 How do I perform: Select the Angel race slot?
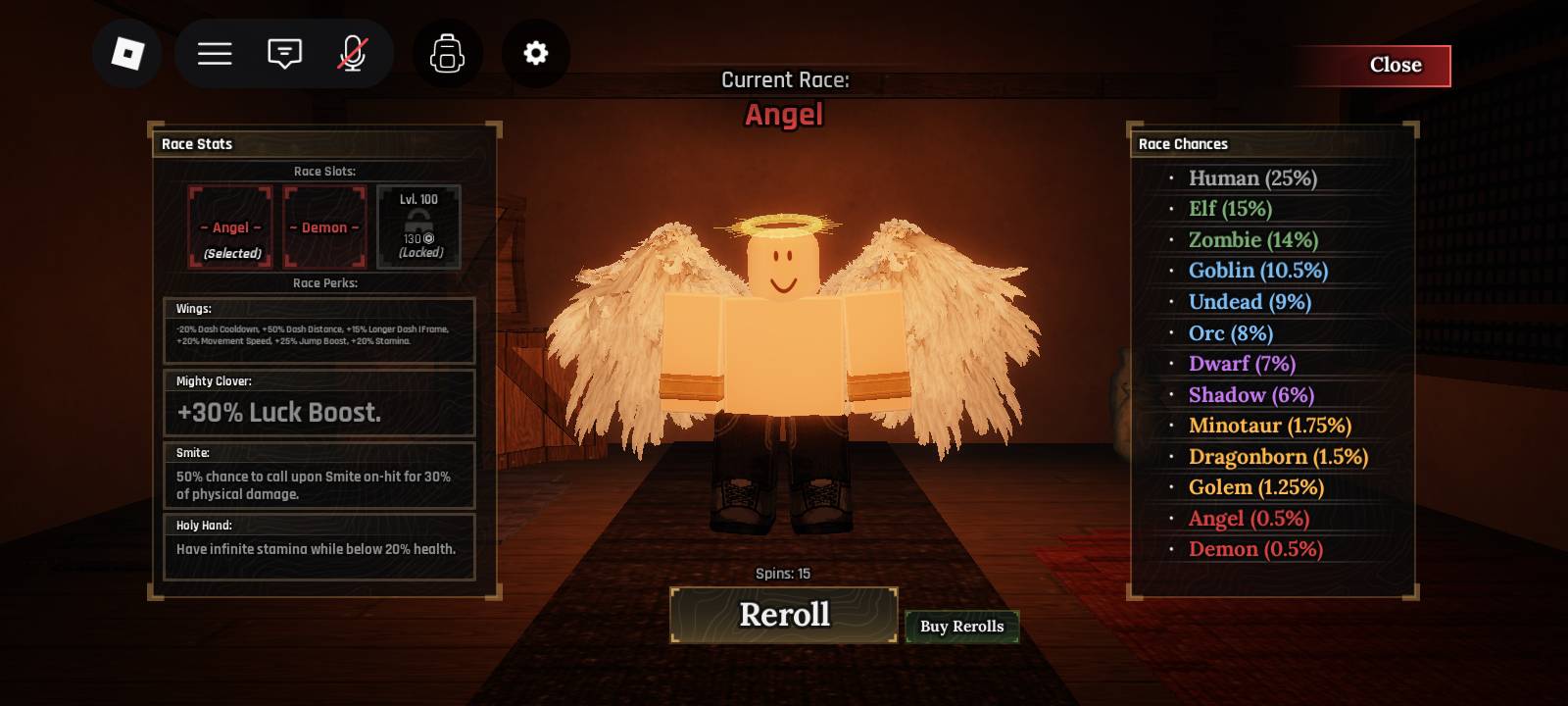coord(231,227)
